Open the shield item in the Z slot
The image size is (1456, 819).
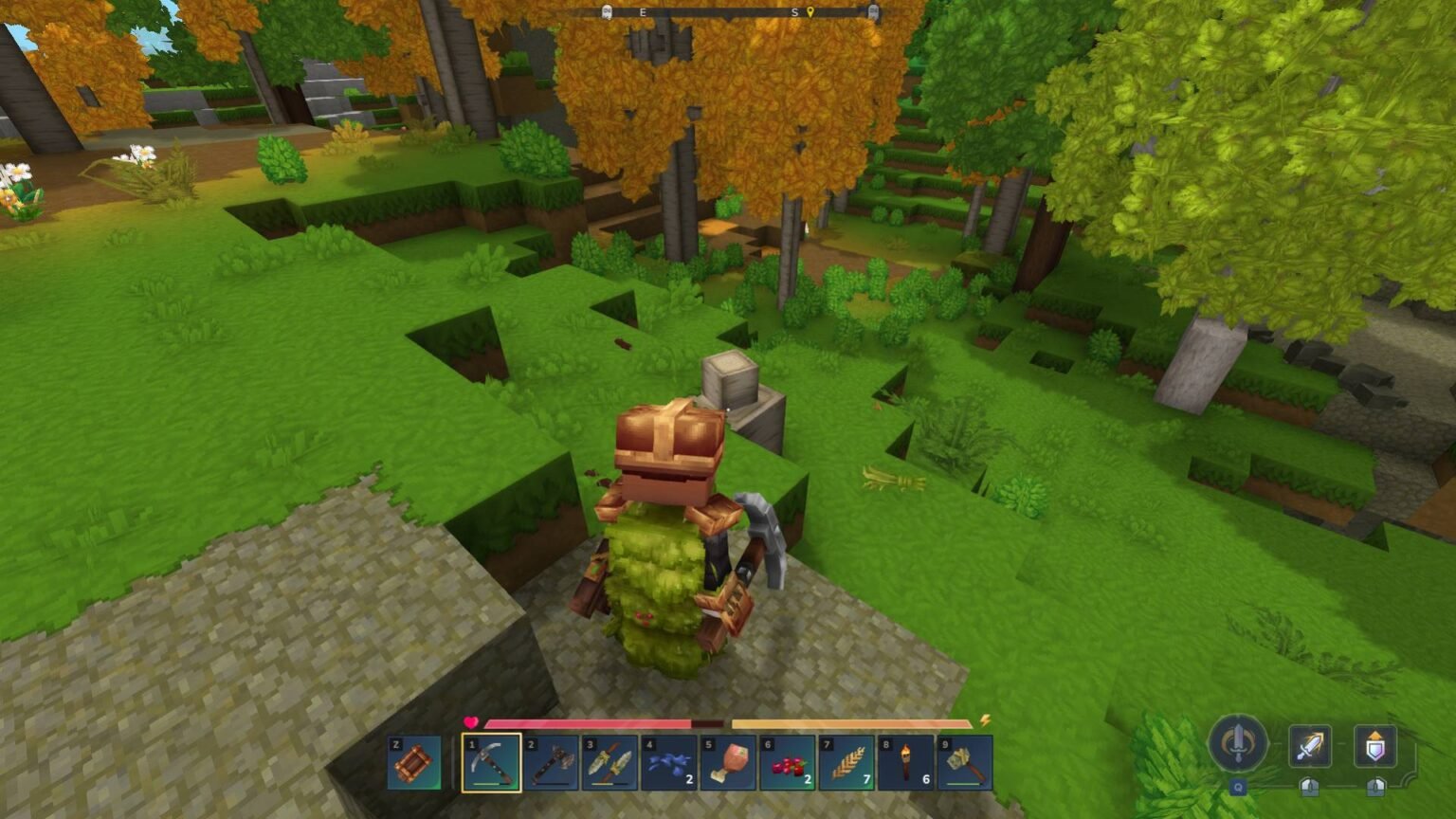click(x=413, y=763)
